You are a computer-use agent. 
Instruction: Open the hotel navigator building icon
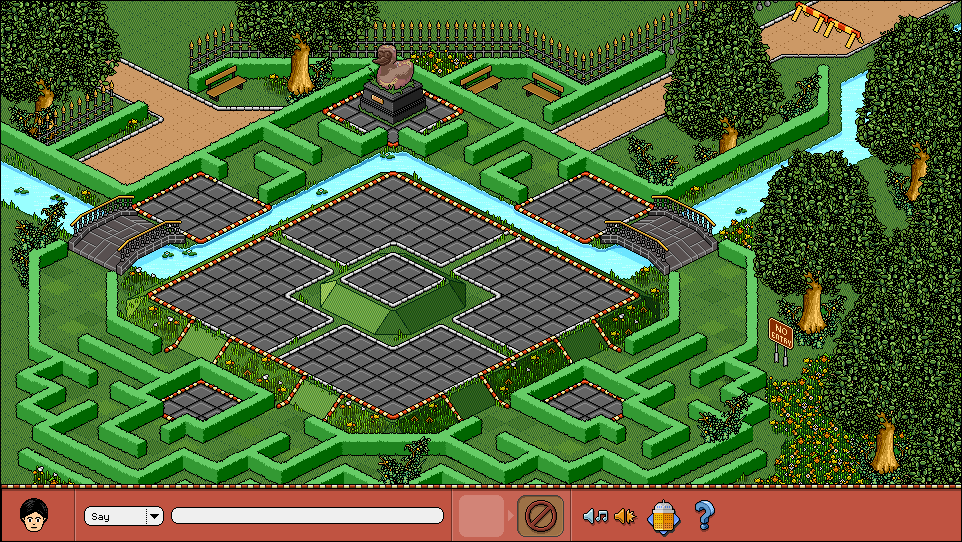point(665,516)
